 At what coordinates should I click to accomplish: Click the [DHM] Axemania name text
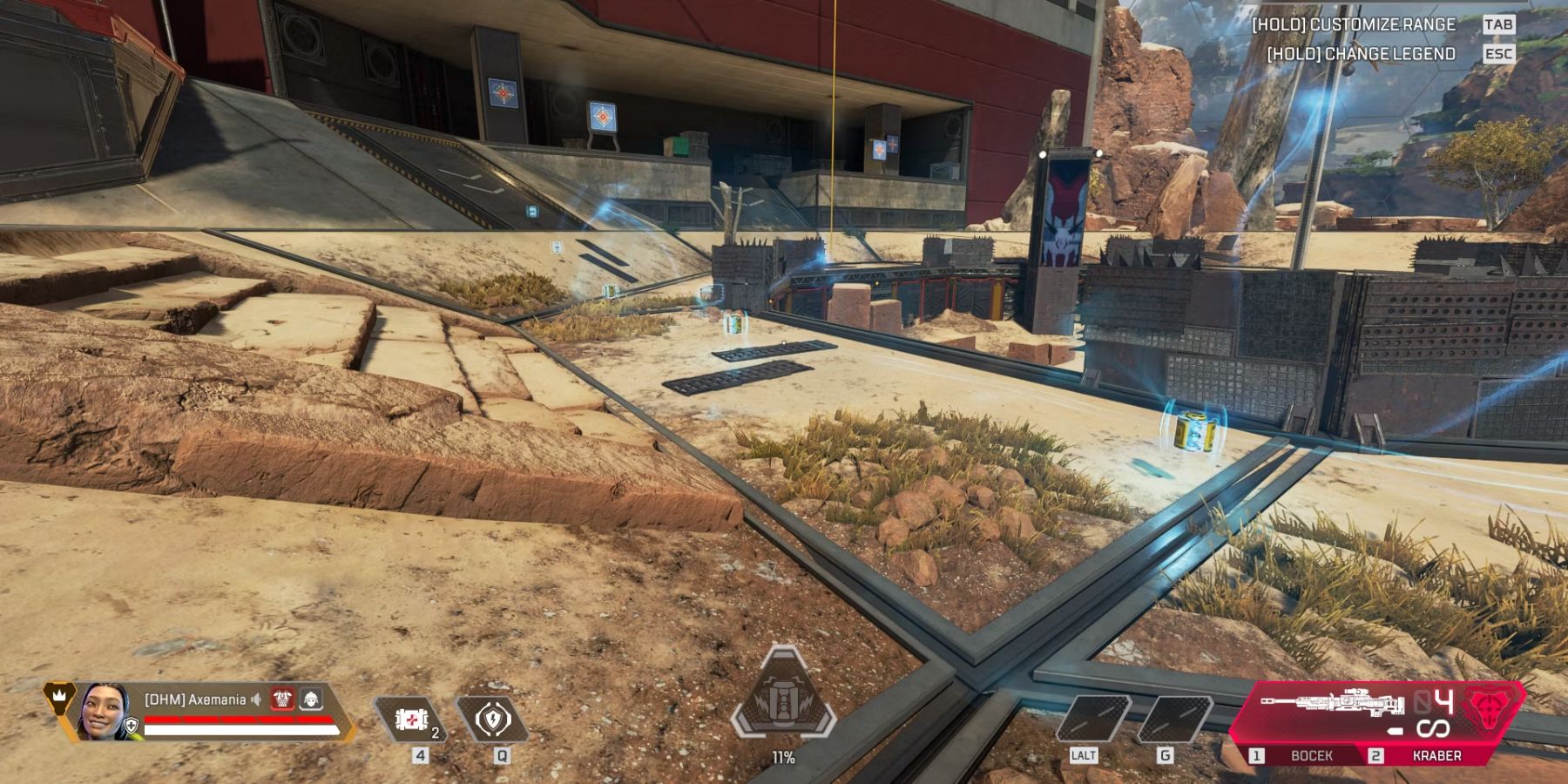click(x=194, y=700)
